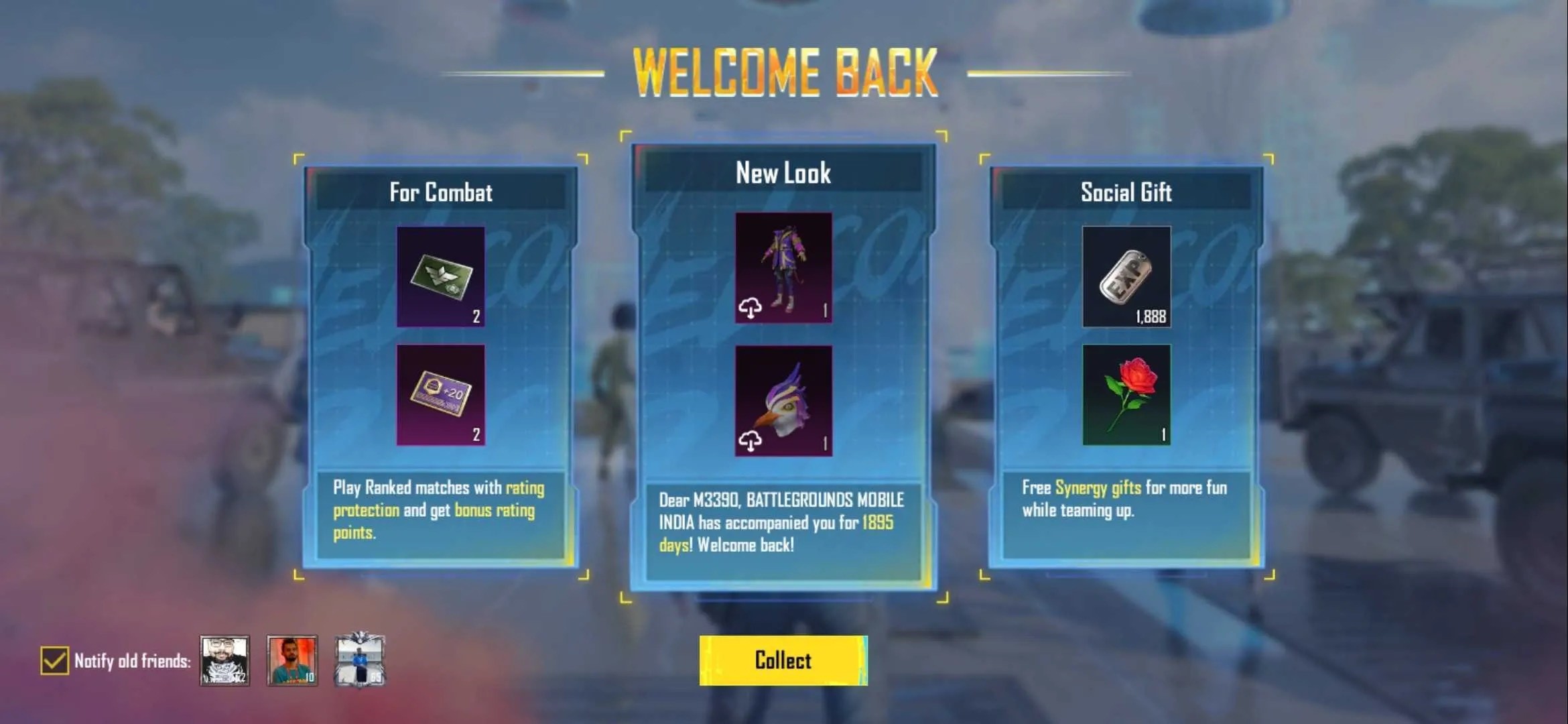Tap the EXP dog tag reward
Image resolution: width=1568 pixels, height=724 pixels.
click(x=1126, y=276)
